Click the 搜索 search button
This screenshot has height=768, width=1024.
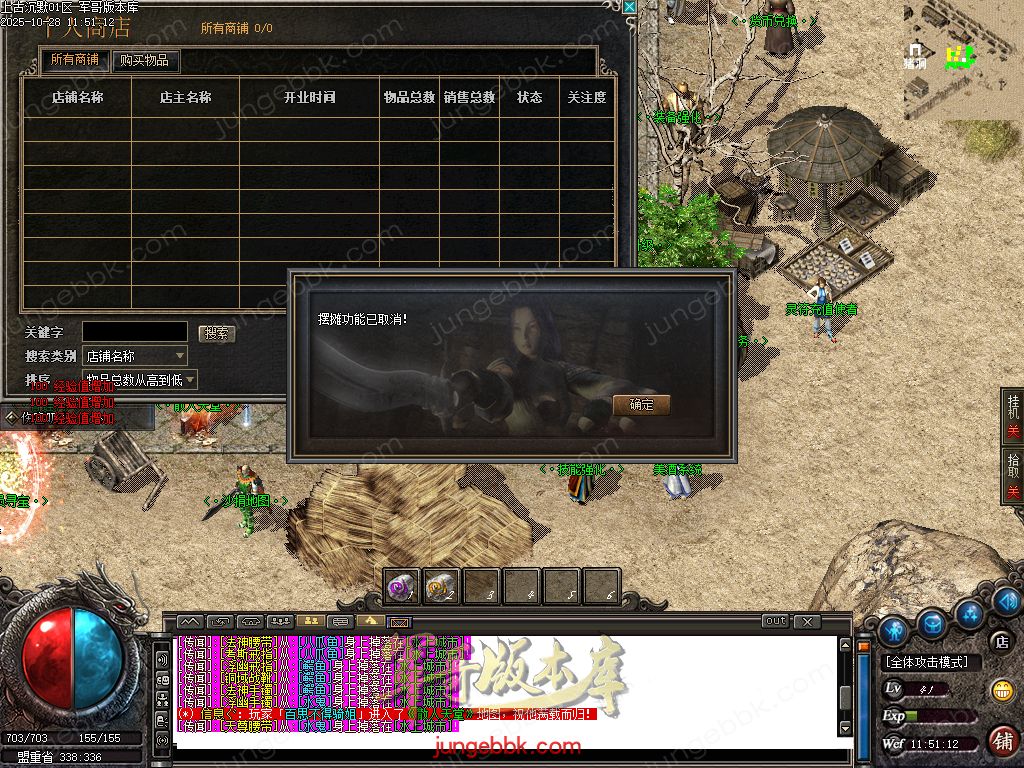(216, 333)
